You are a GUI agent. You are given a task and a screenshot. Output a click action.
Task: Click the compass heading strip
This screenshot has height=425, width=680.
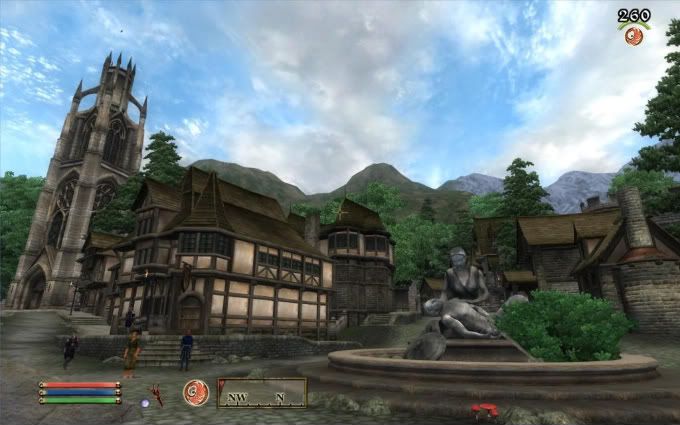point(262,392)
